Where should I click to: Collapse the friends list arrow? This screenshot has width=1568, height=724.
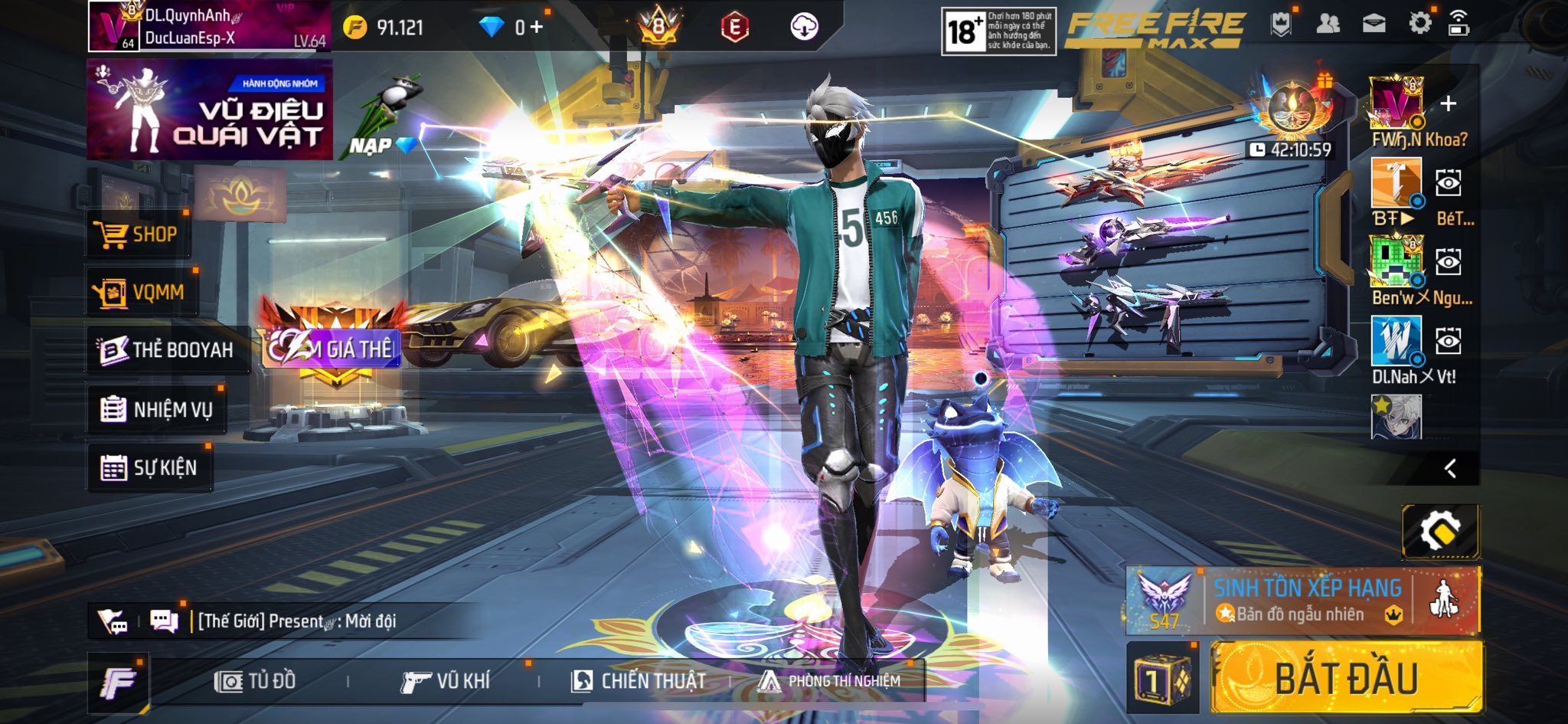point(1449,469)
